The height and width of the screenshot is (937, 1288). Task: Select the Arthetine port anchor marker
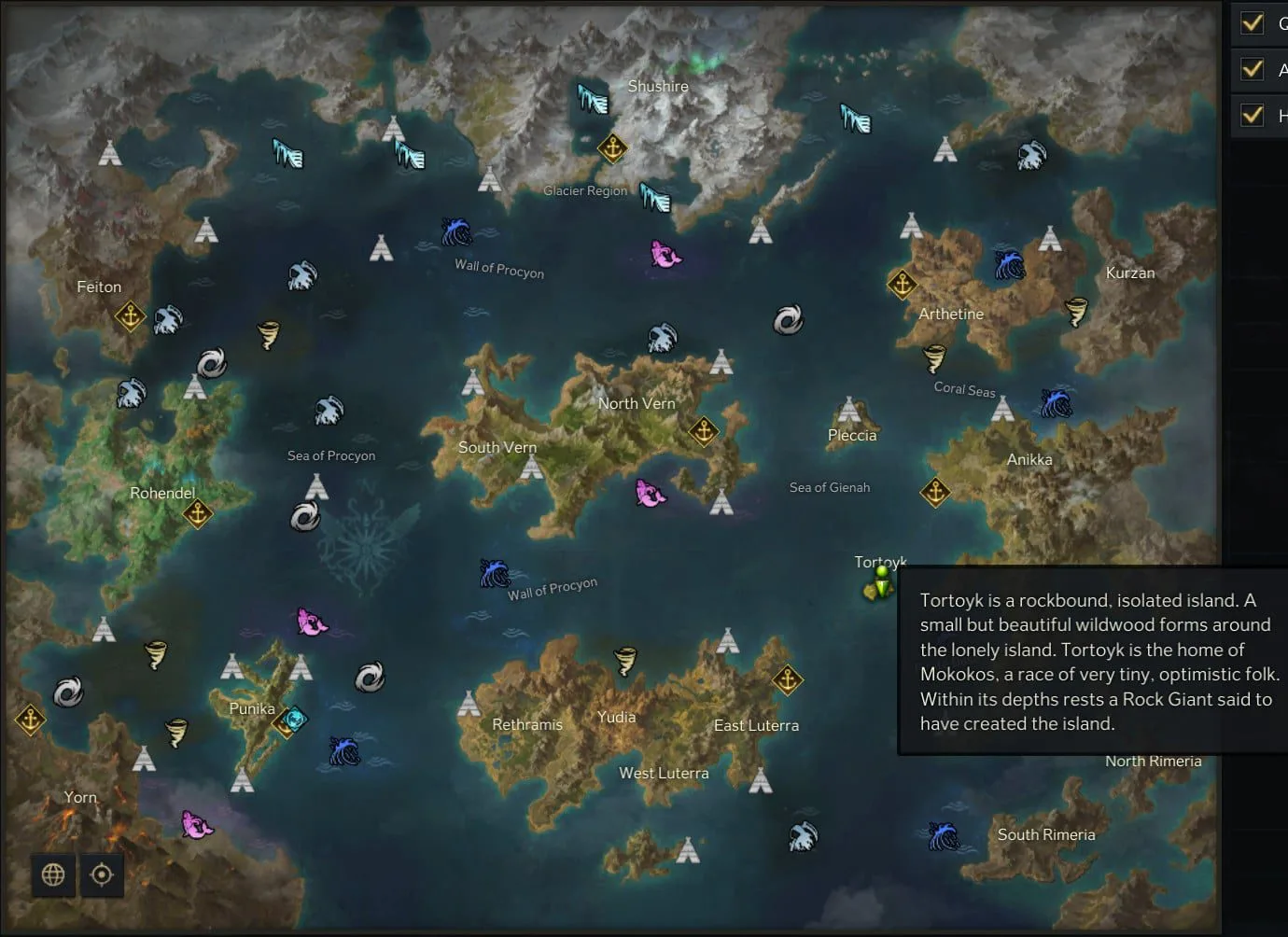pos(902,283)
